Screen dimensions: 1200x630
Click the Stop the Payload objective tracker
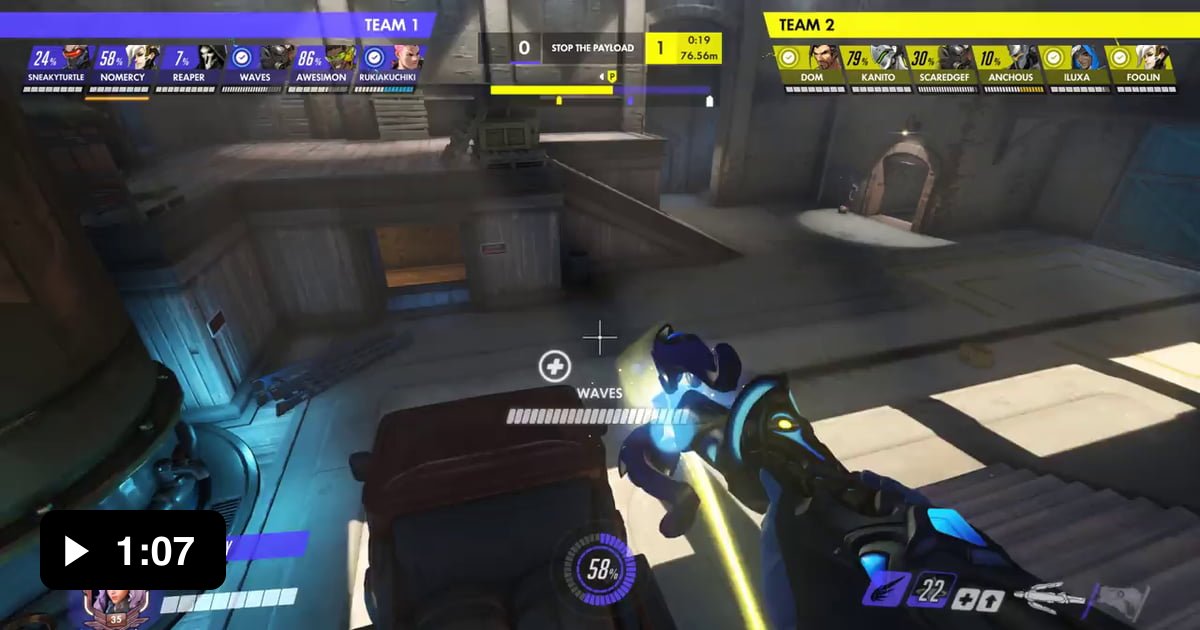click(x=592, y=48)
